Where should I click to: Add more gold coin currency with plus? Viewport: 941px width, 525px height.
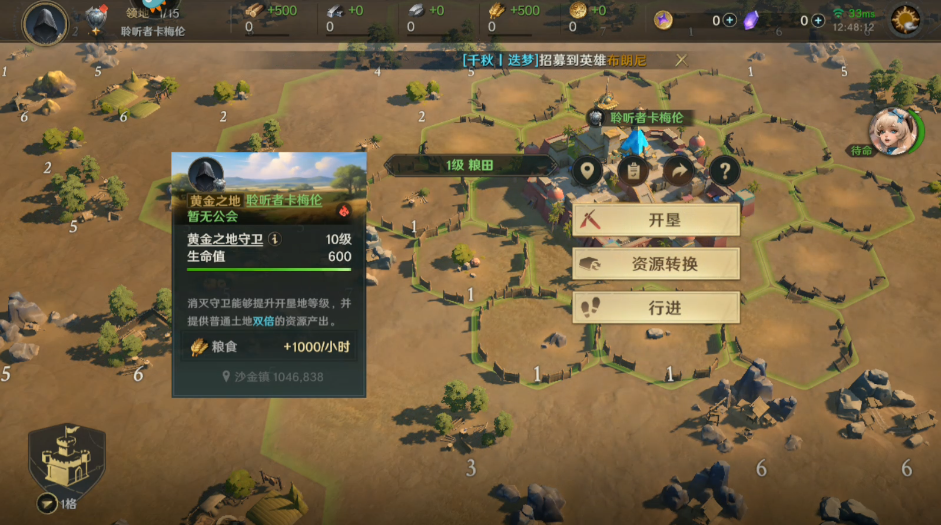pyautogui.click(x=729, y=20)
